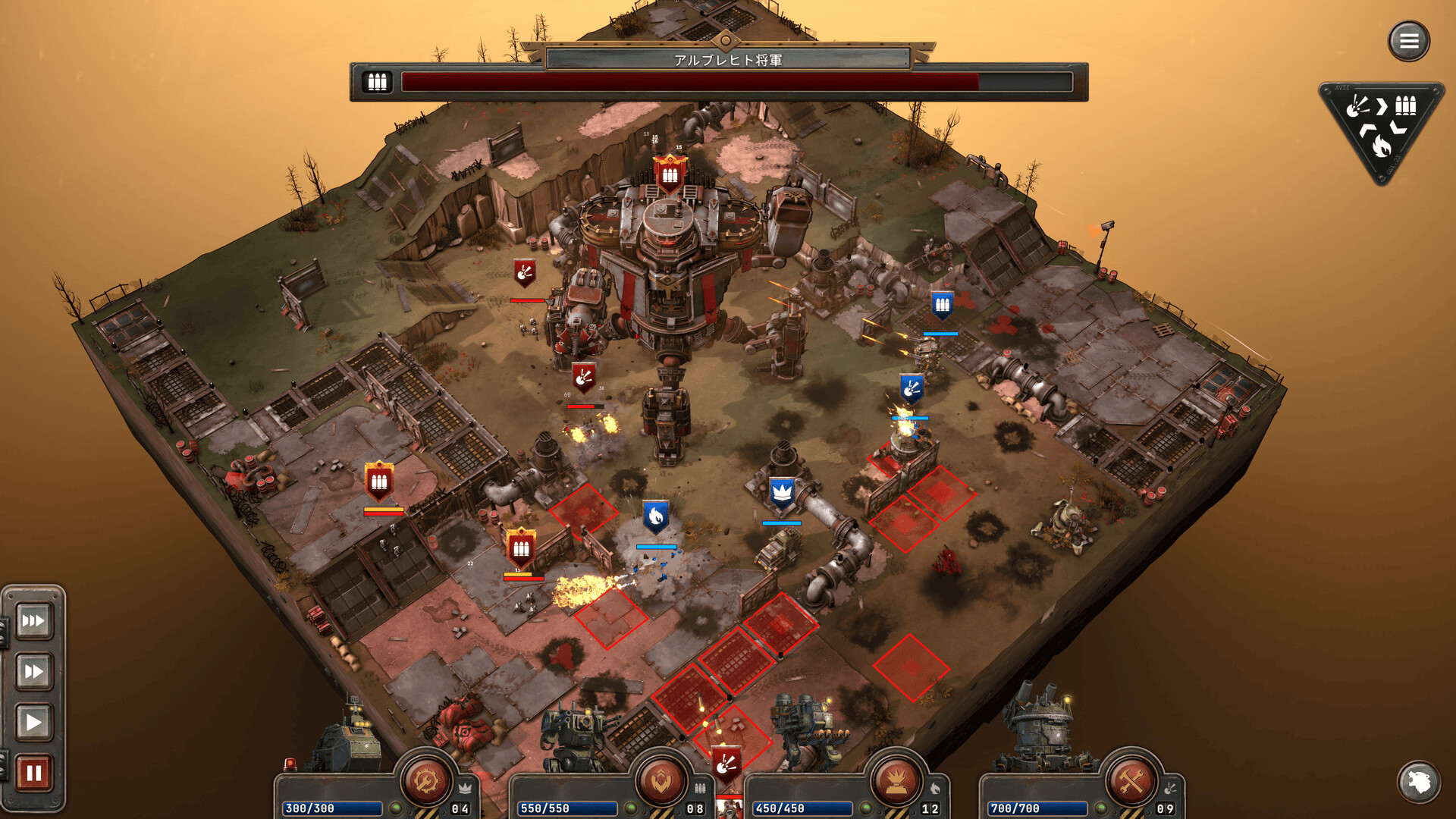Set game speed to double fast-forward
This screenshot has width=1456, height=819.
pos(33,671)
